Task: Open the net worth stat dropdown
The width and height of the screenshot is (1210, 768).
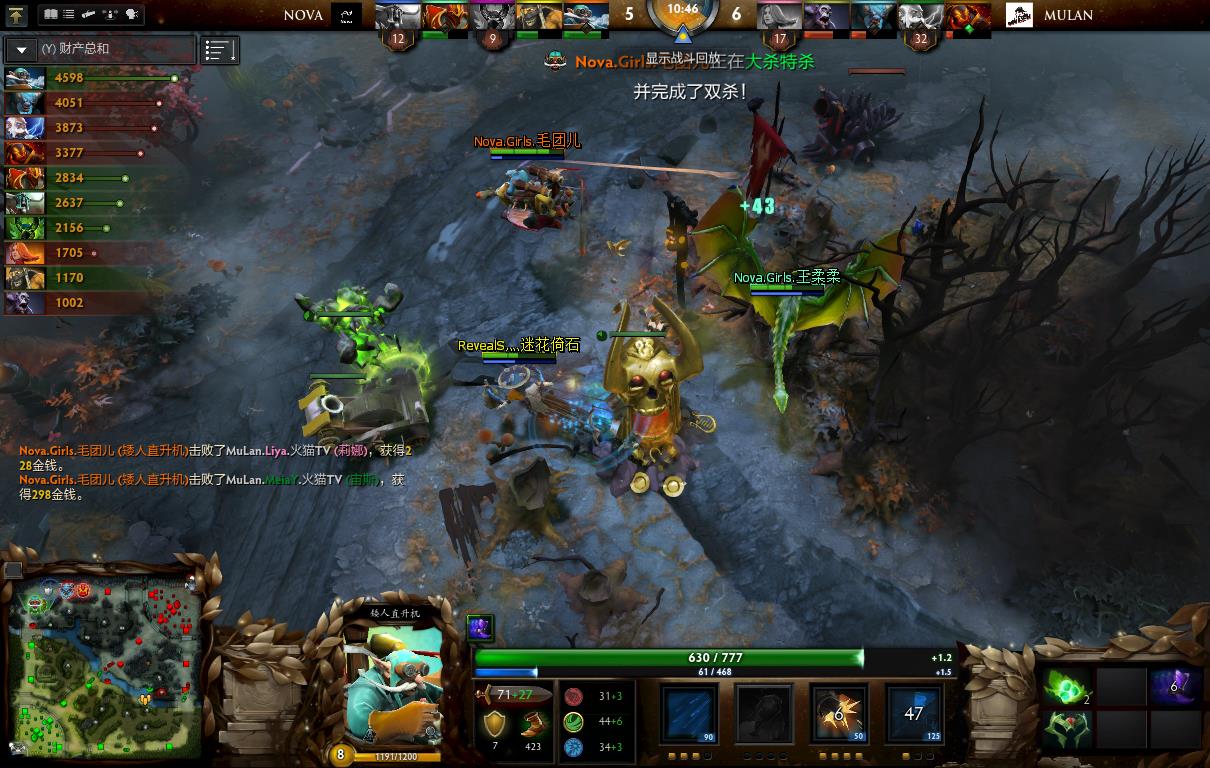Action: click(22, 50)
